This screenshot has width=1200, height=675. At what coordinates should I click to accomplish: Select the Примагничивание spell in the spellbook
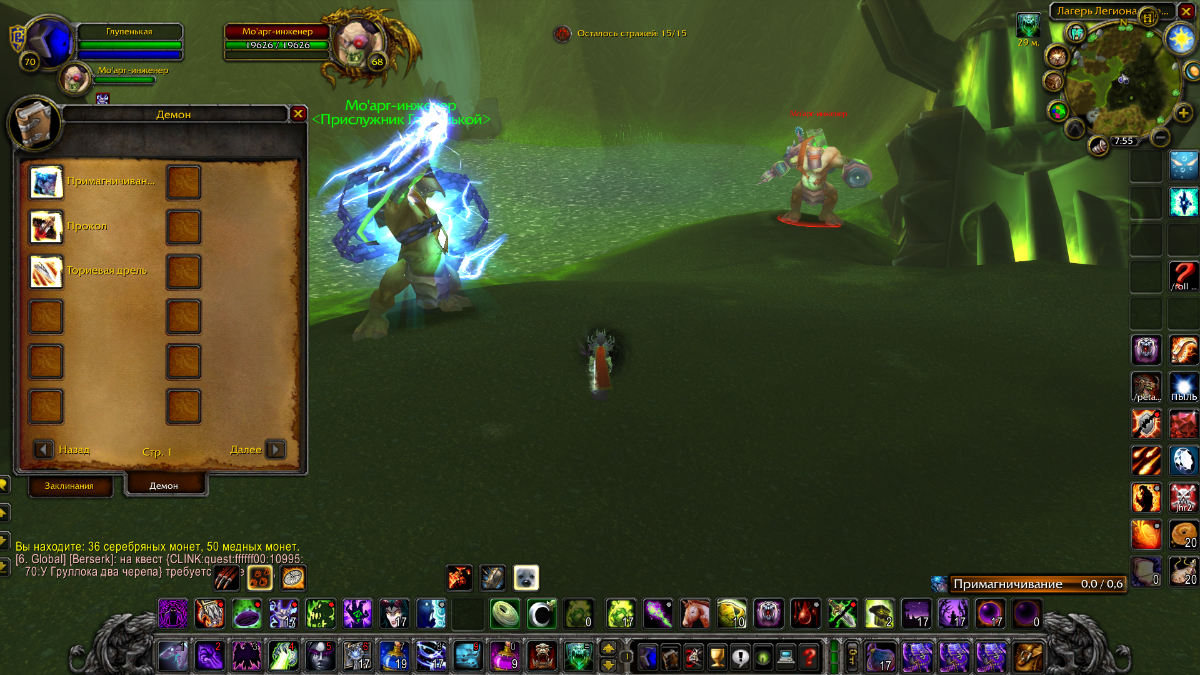46,182
